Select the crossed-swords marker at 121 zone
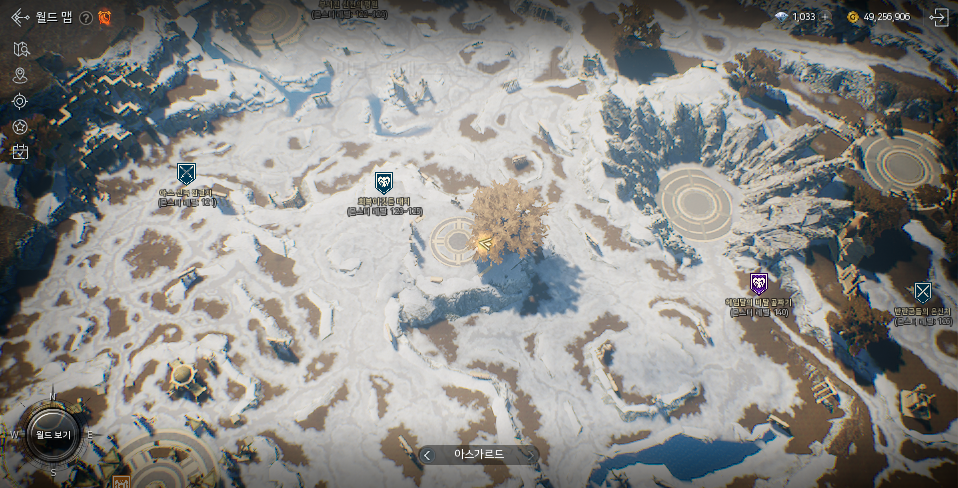Image resolution: width=958 pixels, height=488 pixels. (186, 173)
